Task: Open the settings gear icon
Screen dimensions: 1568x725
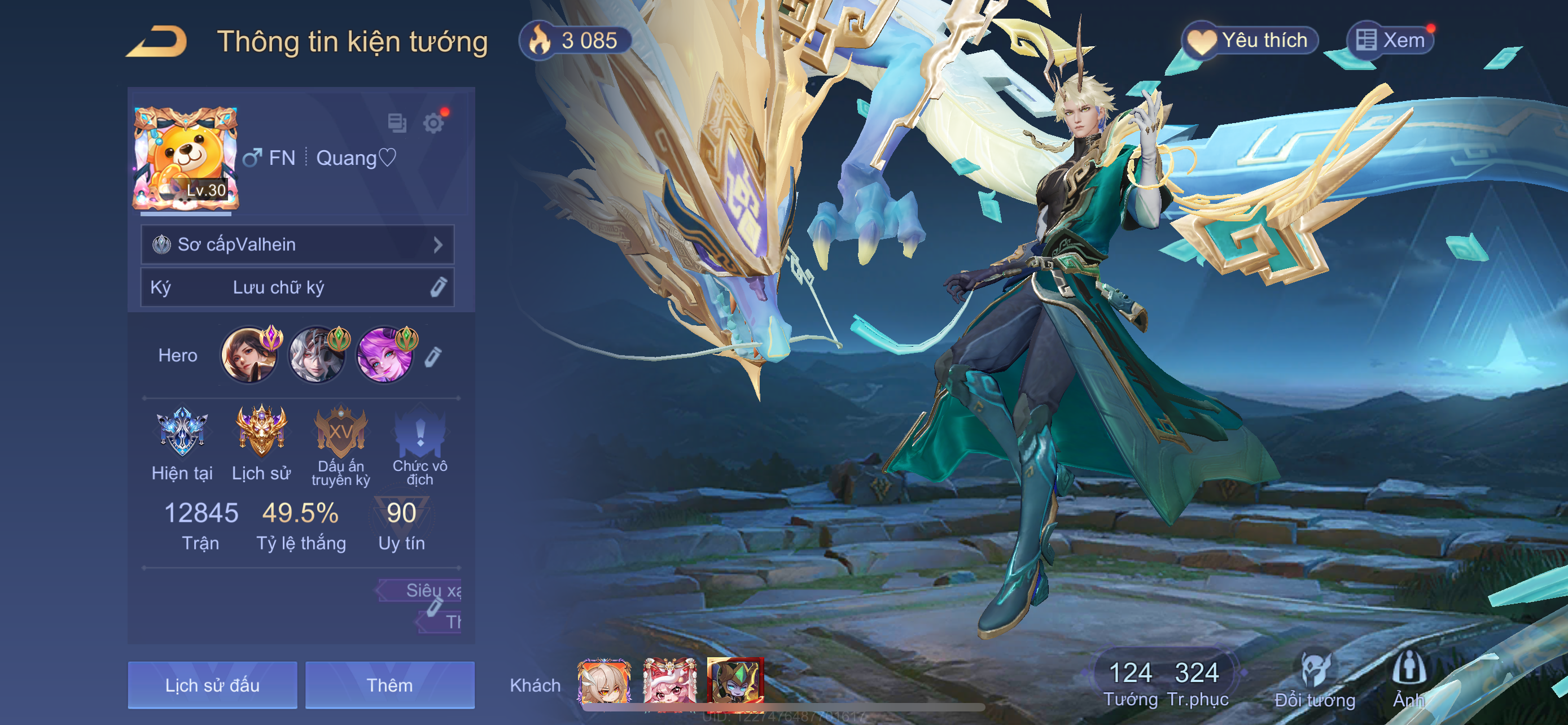Action: click(x=433, y=124)
